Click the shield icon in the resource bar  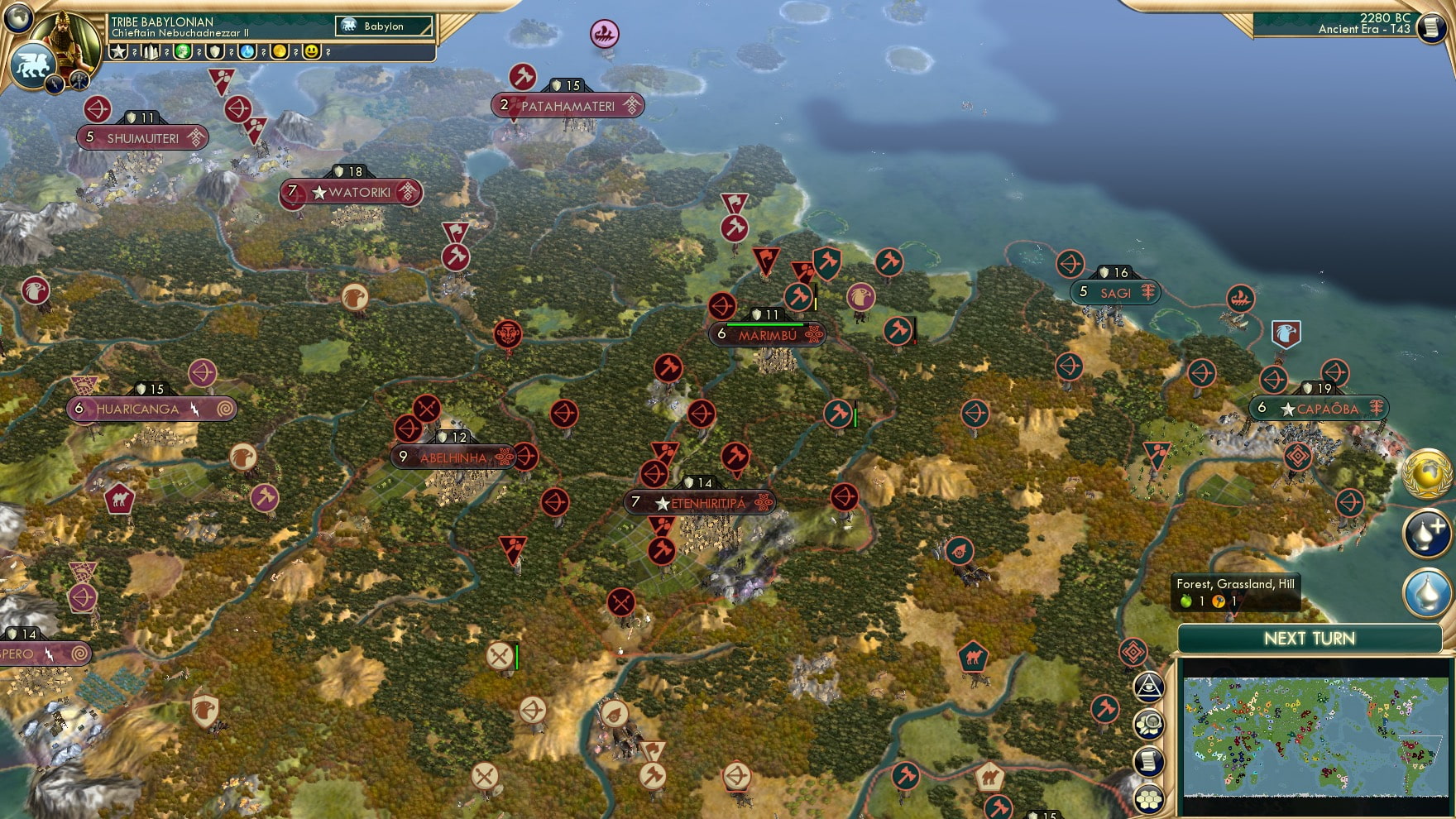[x=216, y=51]
